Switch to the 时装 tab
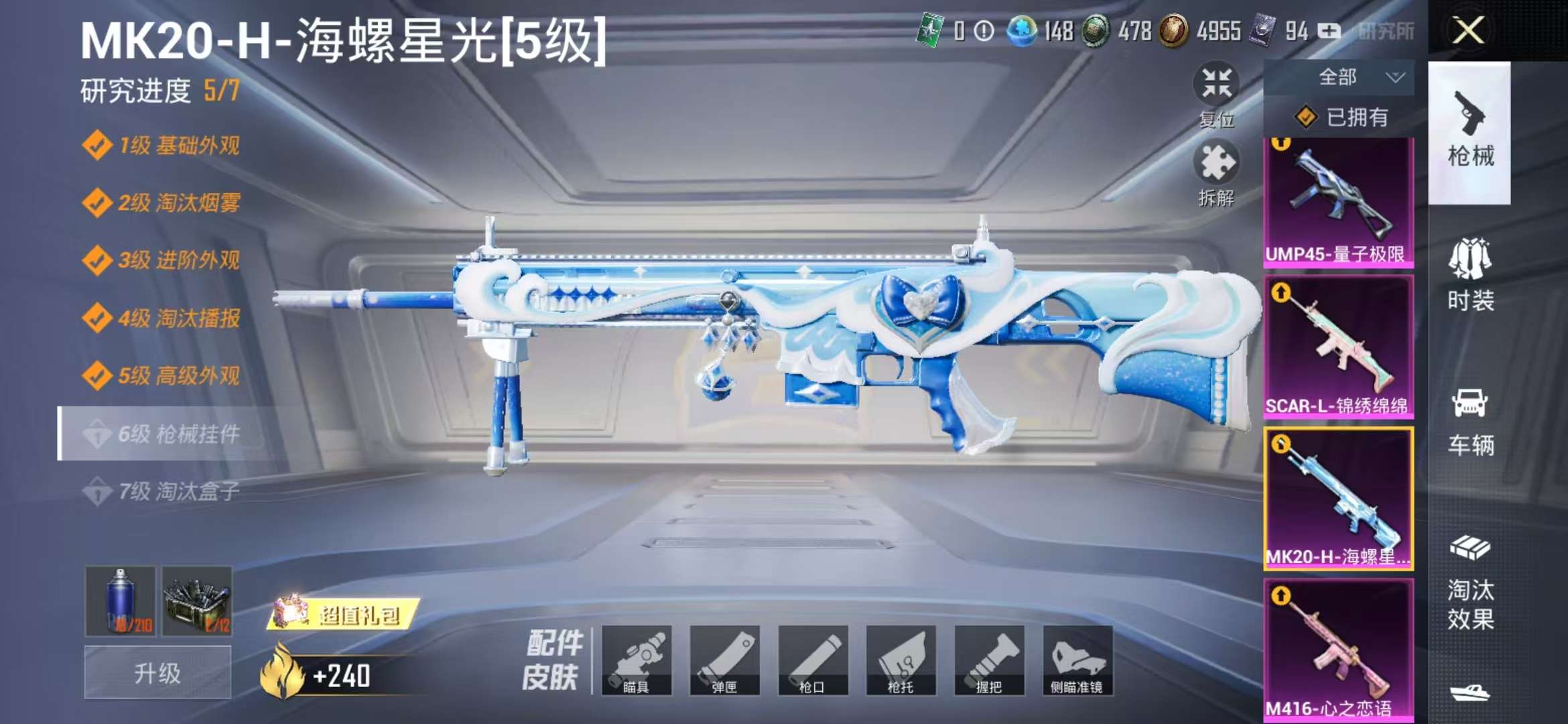The image size is (1568, 724). (x=1470, y=282)
